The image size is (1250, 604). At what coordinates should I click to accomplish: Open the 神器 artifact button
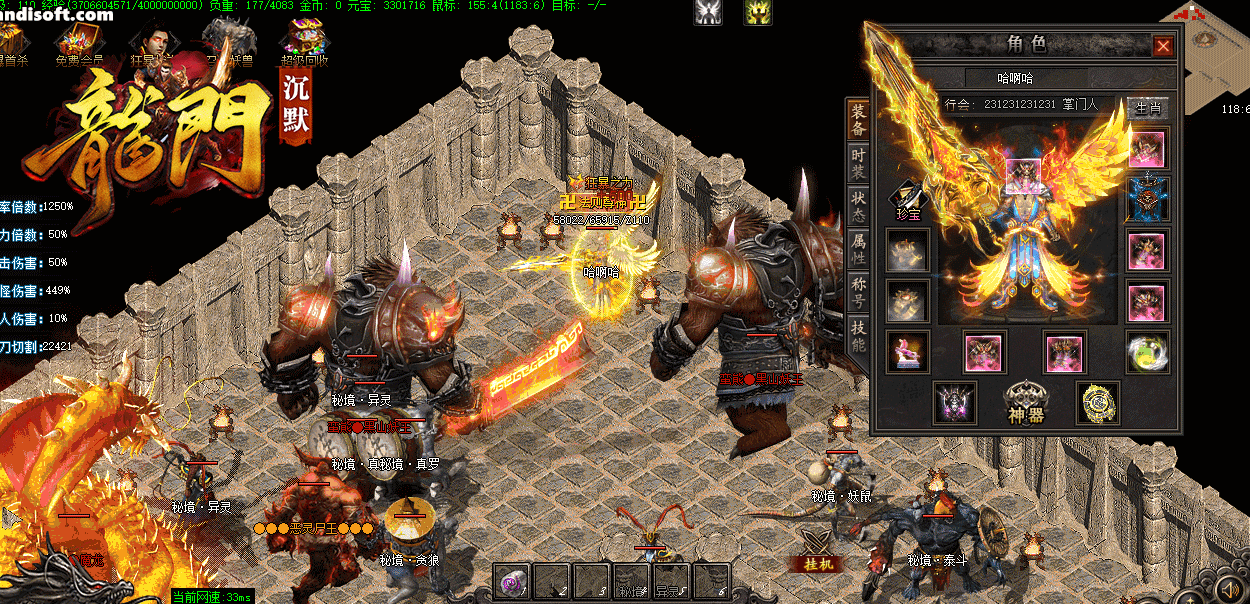(x=1026, y=402)
